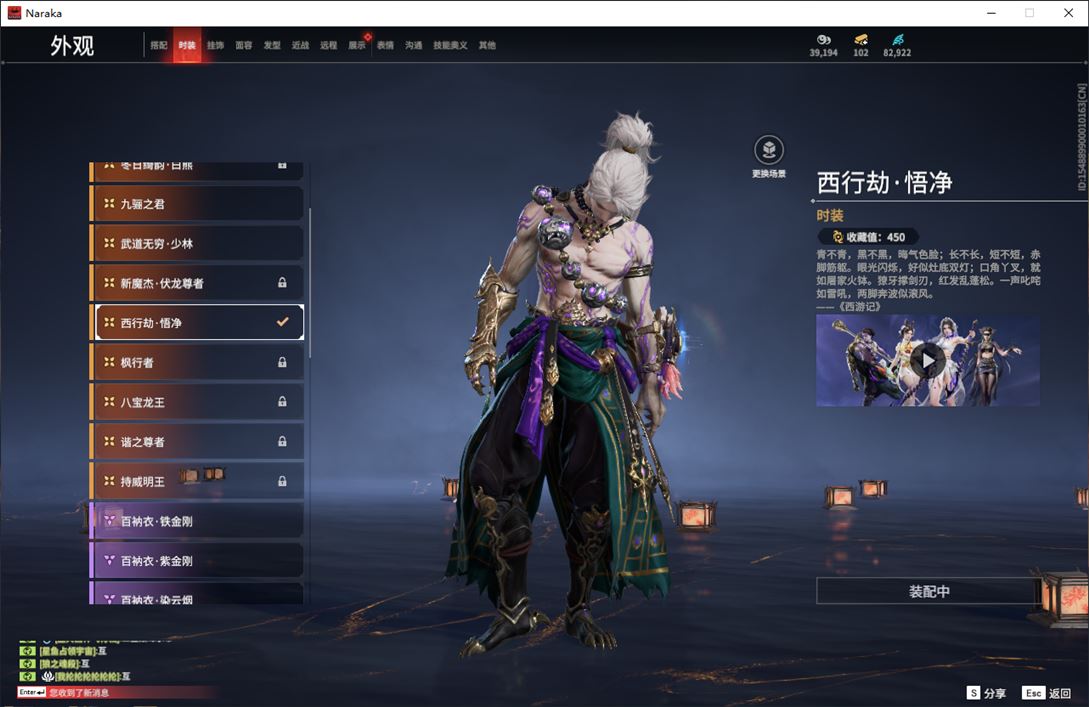The height and width of the screenshot is (707, 1089).
Task: Select the locked 新魔杰·伏龙尊者 outfit
Action: 198,283
